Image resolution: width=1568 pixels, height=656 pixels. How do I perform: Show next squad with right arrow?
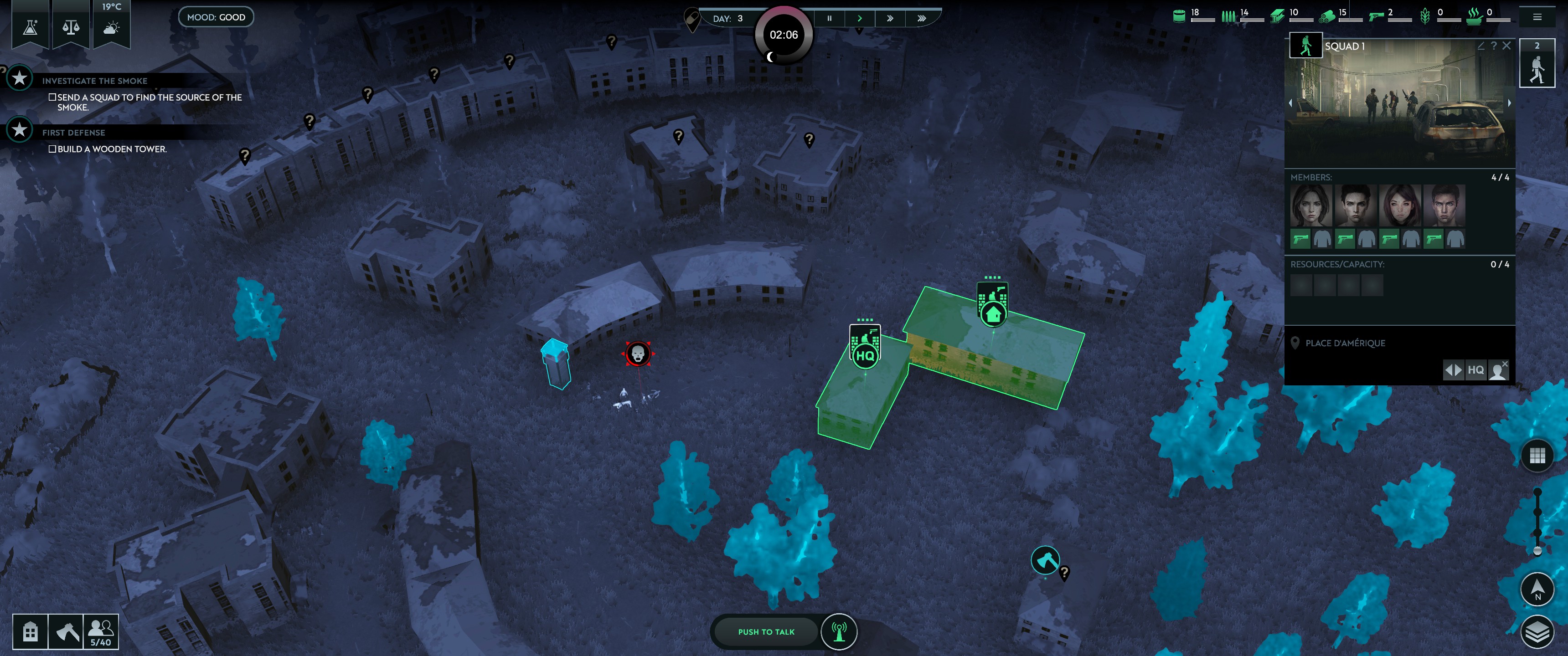pyautogui.click(x=1509, y=103)
